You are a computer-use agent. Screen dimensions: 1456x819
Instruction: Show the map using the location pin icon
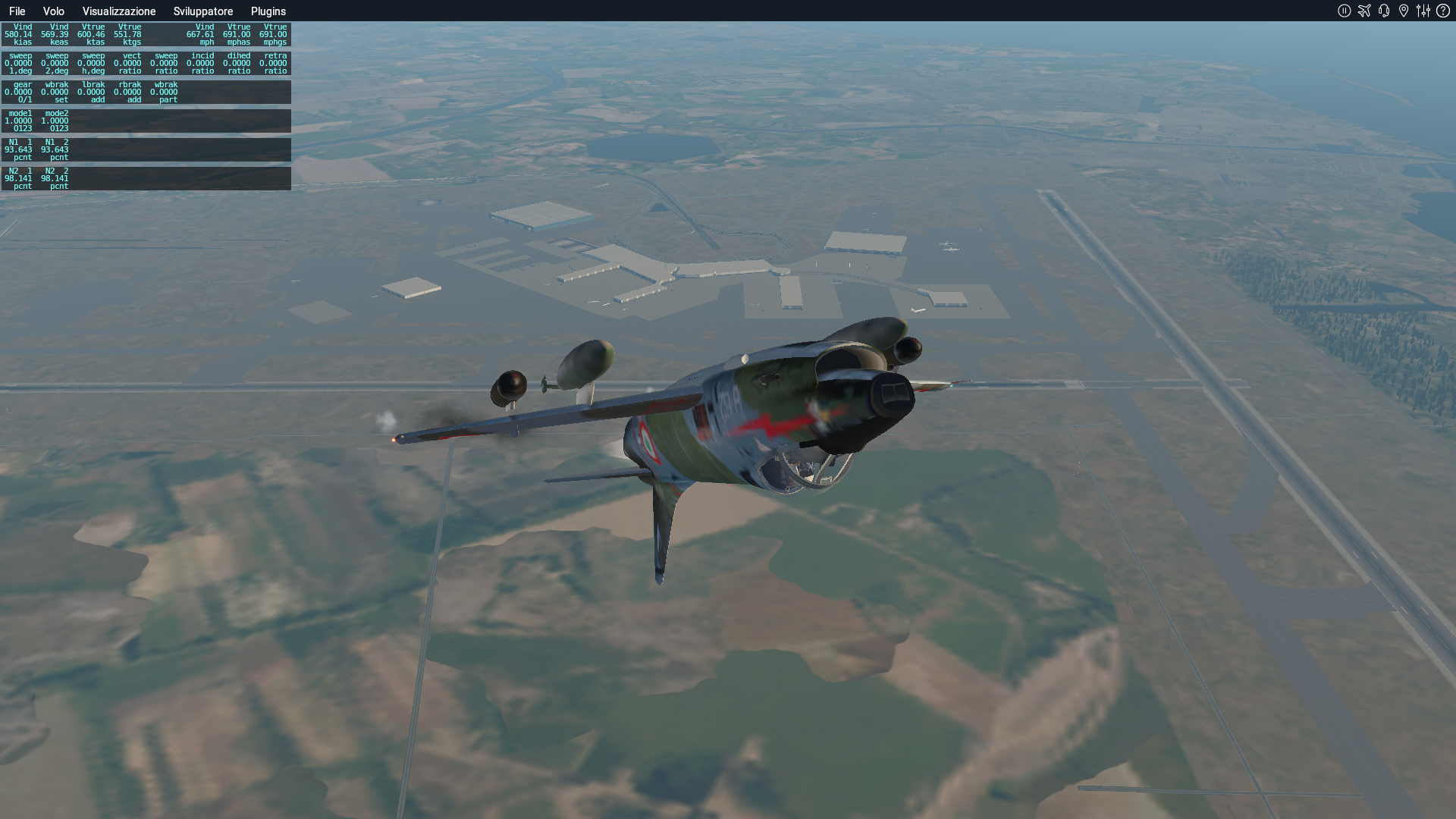[1404, 11]
